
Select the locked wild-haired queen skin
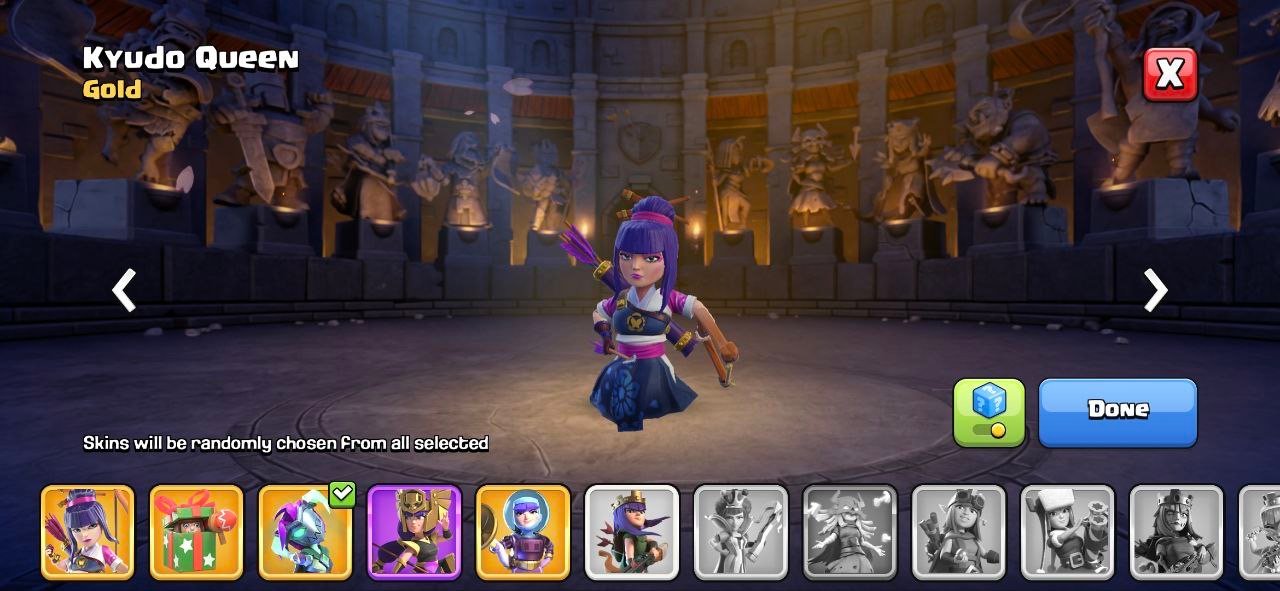(x=850, y=532)
